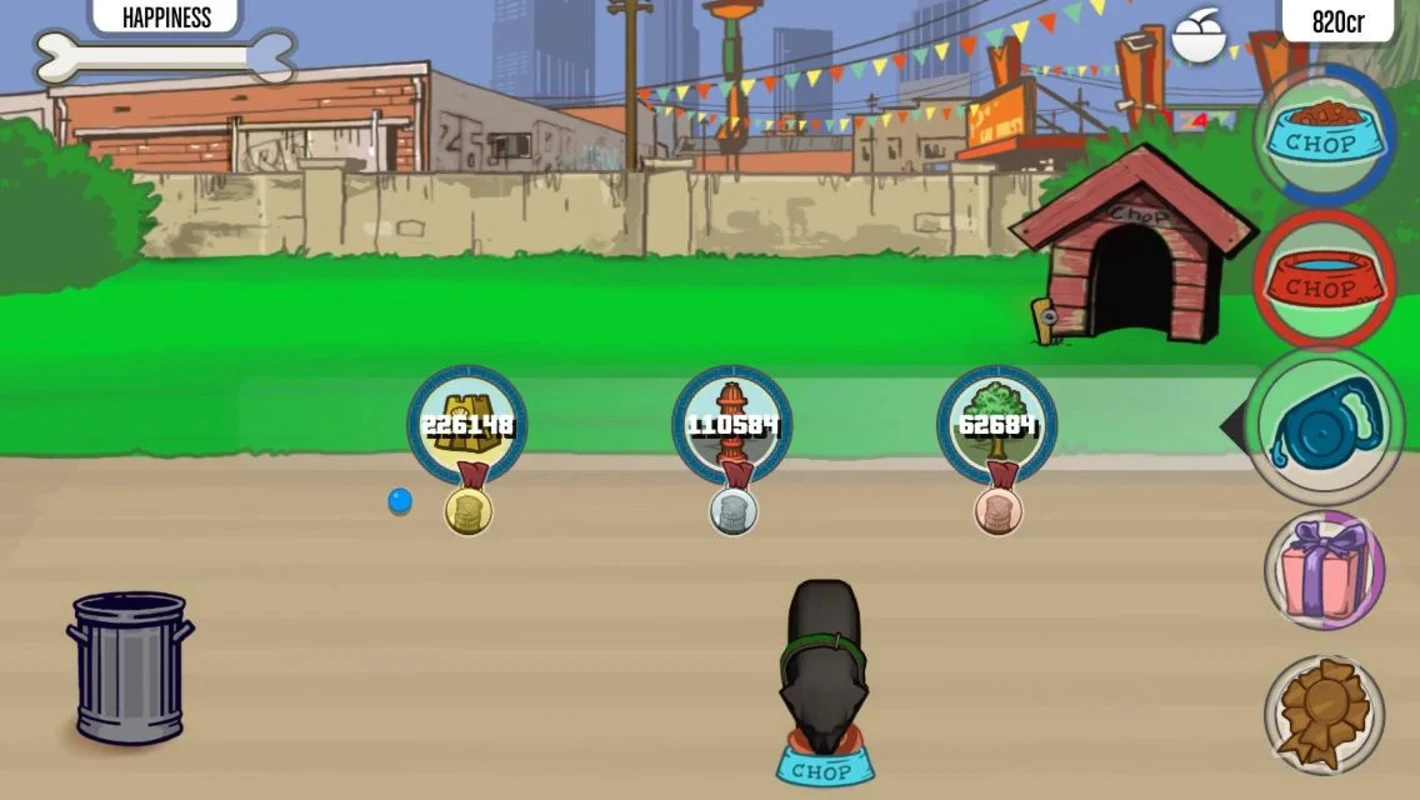Viewport: 1420px width, 800px height.
Task: Select the sandcastle minigame badge showing 226148
Action: coord(466,424)
